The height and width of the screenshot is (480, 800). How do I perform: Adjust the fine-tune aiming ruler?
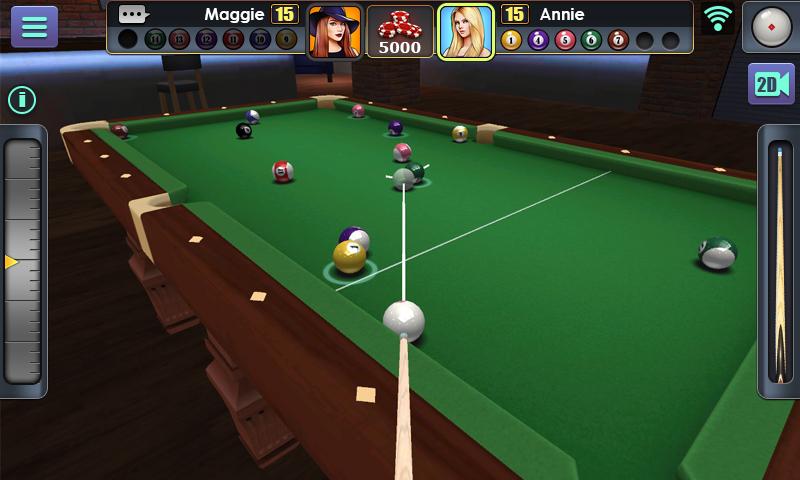point(23,262)
